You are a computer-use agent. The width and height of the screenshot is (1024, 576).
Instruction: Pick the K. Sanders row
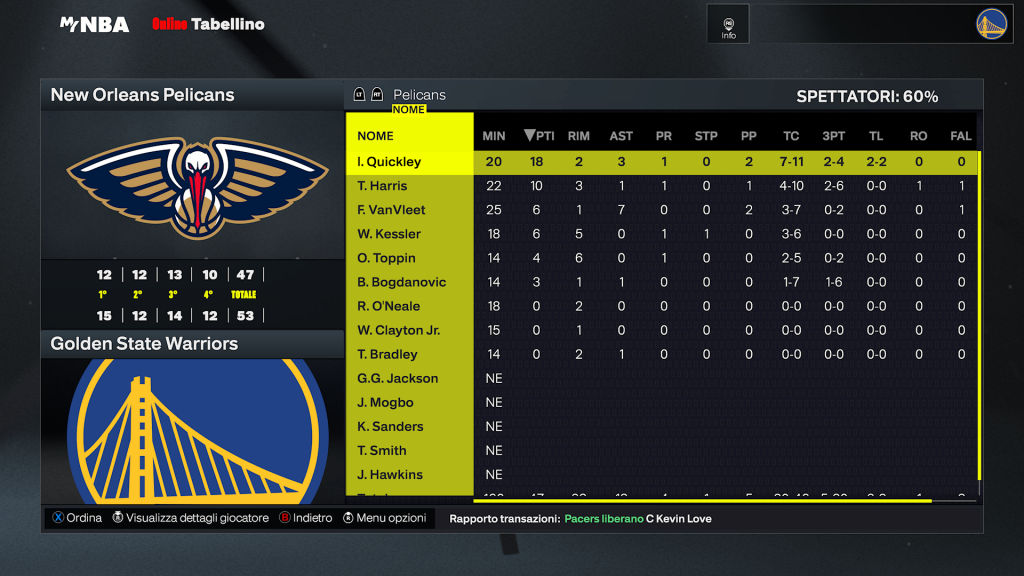point(390,426)
